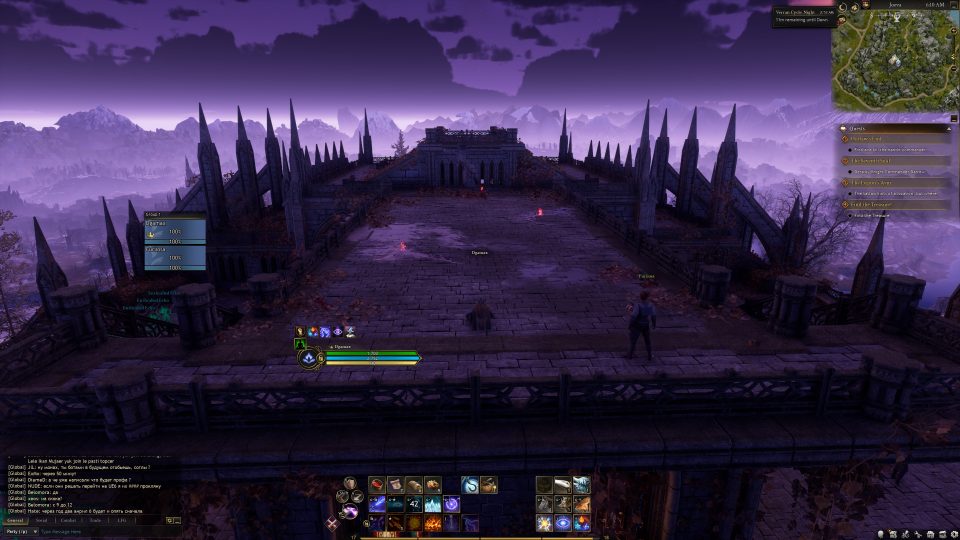Viewport: 960px width, 540px height.
Task: Use the white serpent swirl ability
Action: (468, 485)
